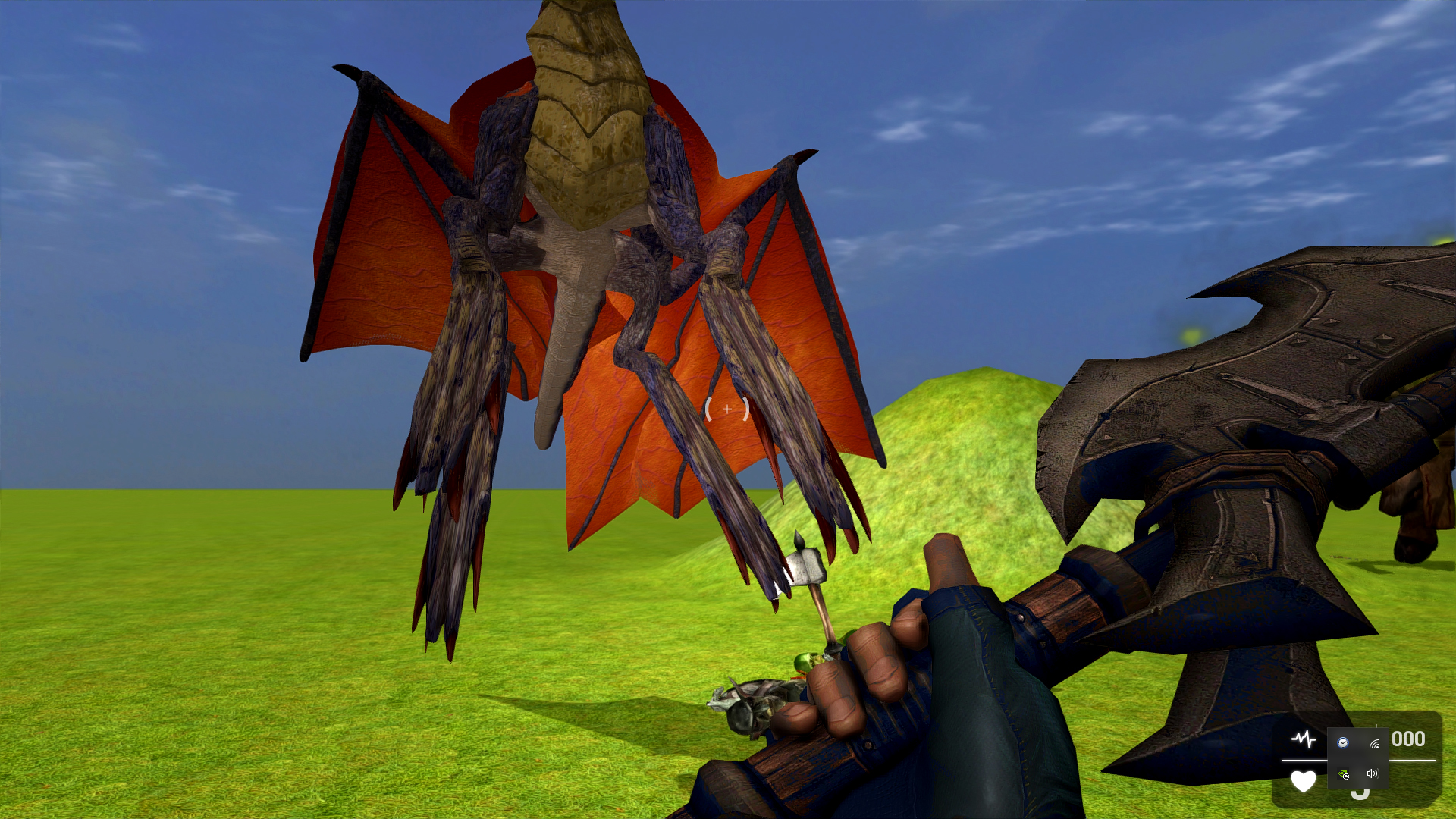Click the heartbeat pulse icon on the HUD

click(1304, 739)
